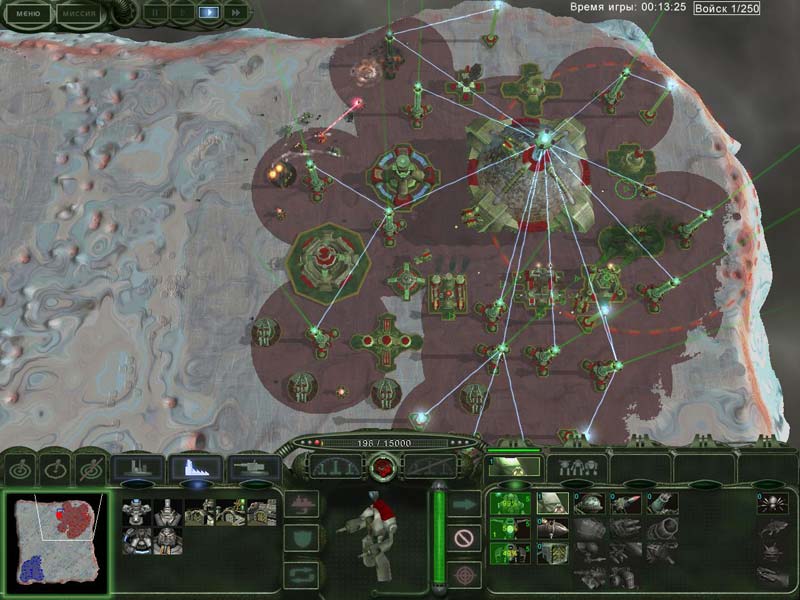
Task: Switch to the stepped-factory buildings tab
Action: pyautogui.click(x=195, y=467)
